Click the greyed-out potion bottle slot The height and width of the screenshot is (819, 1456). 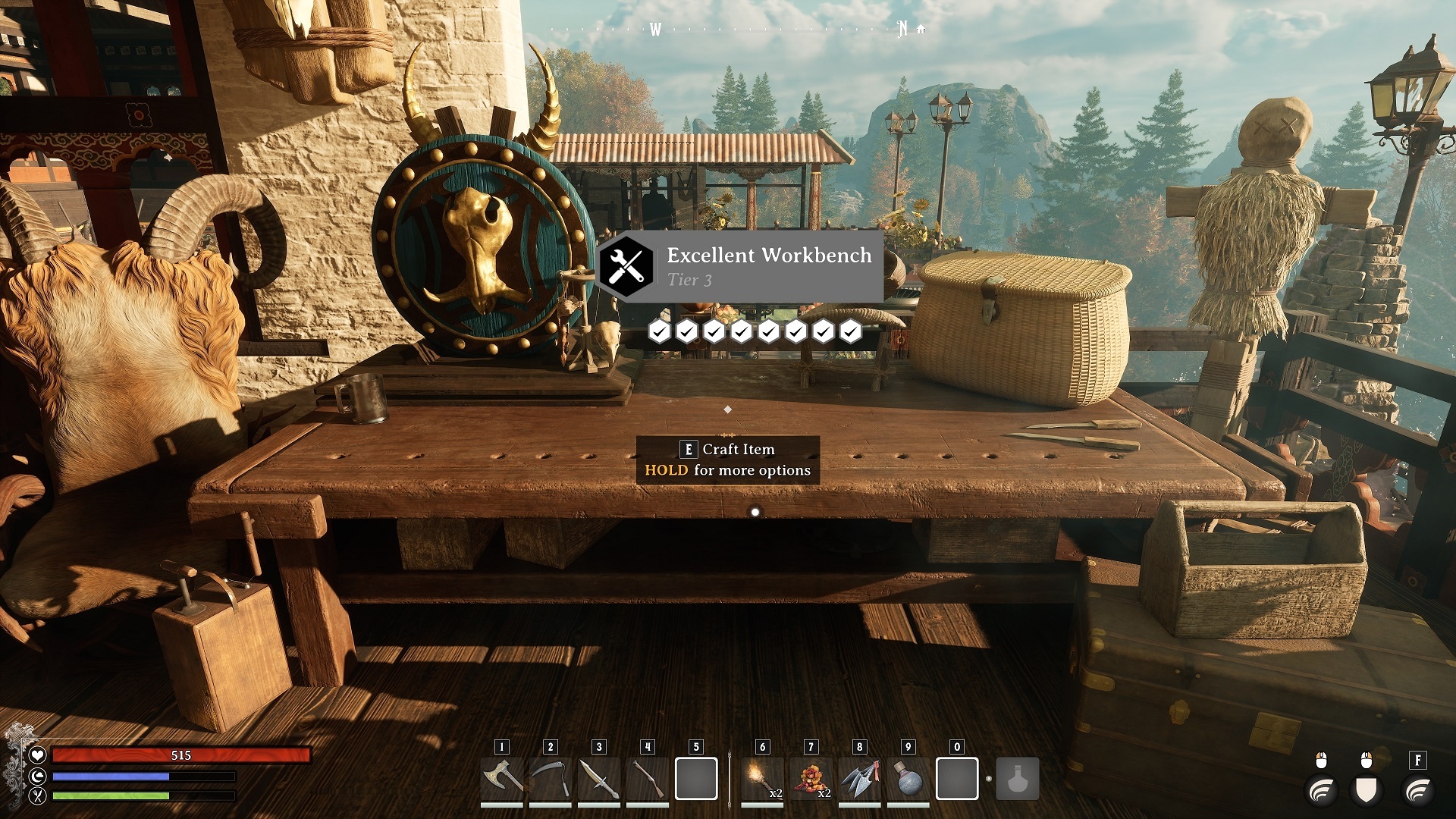[x=1017, y=779]
